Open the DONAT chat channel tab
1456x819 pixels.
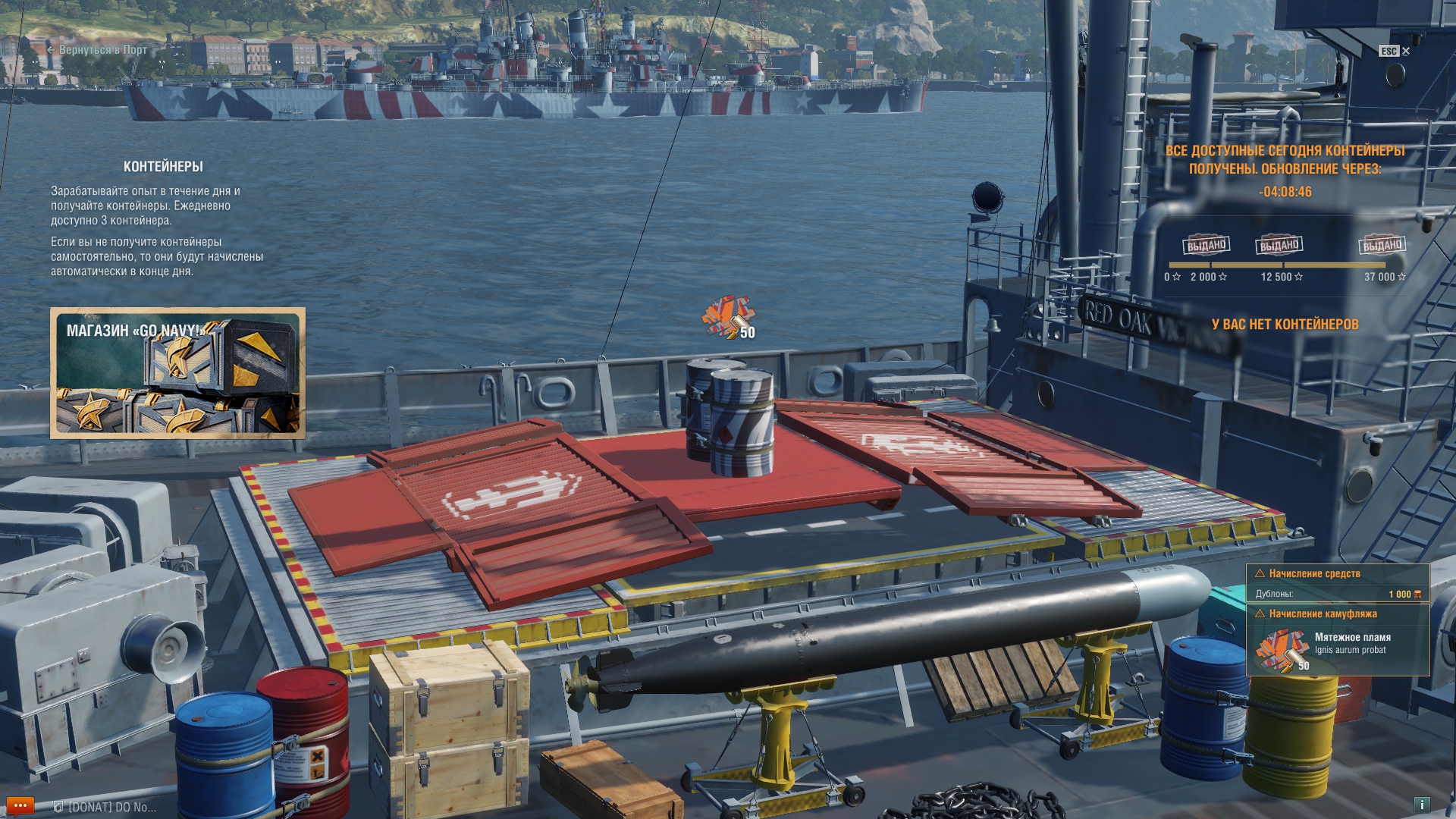tap(106, 808)
